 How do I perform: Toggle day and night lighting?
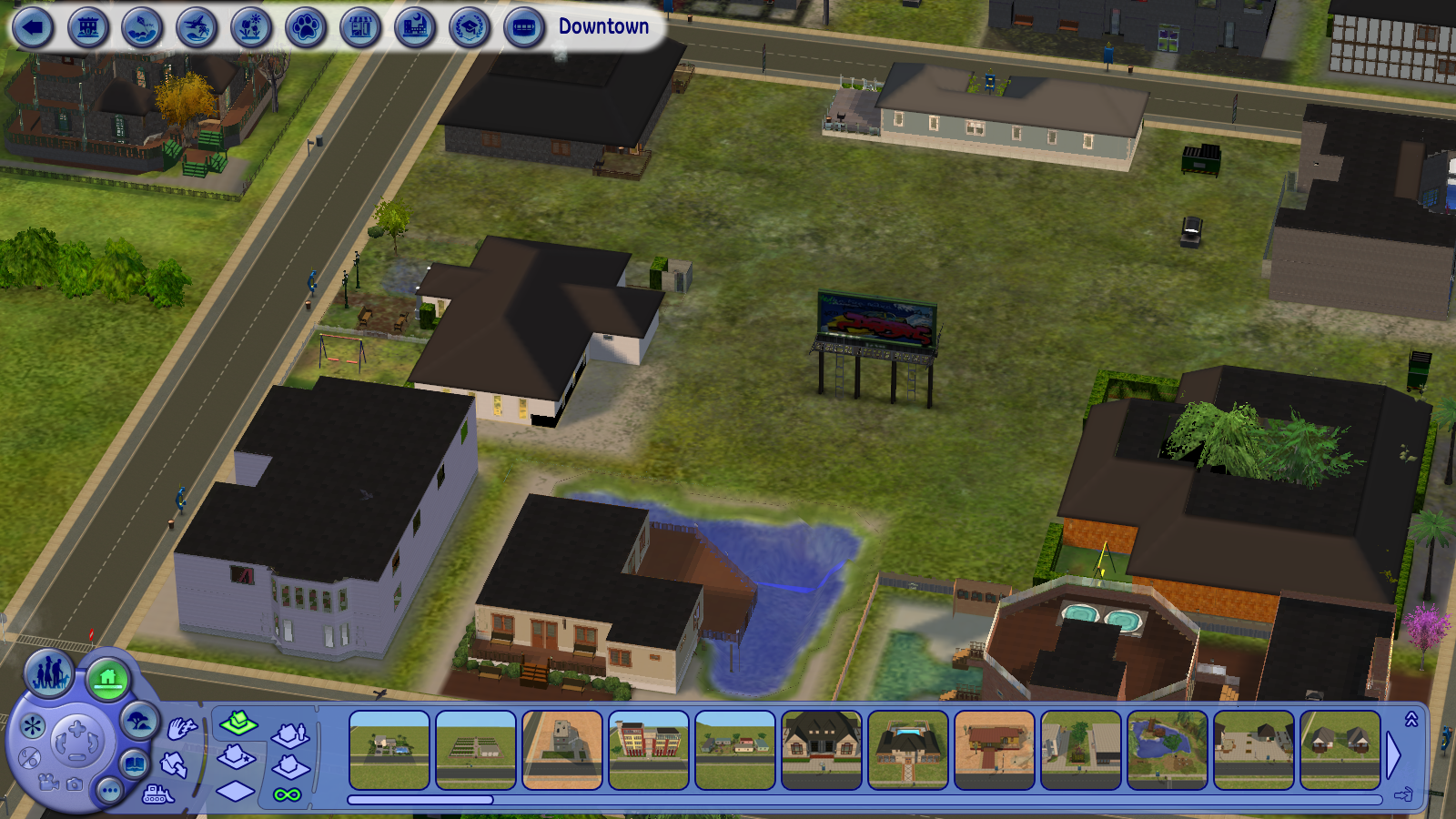[31, 758]
